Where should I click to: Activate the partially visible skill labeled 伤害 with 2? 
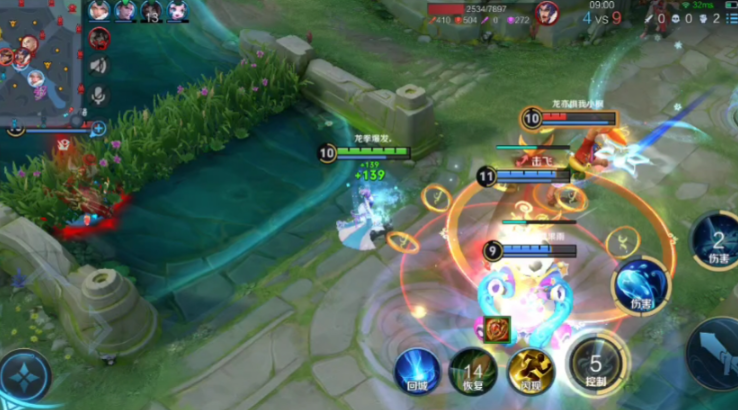click(718, 242)
